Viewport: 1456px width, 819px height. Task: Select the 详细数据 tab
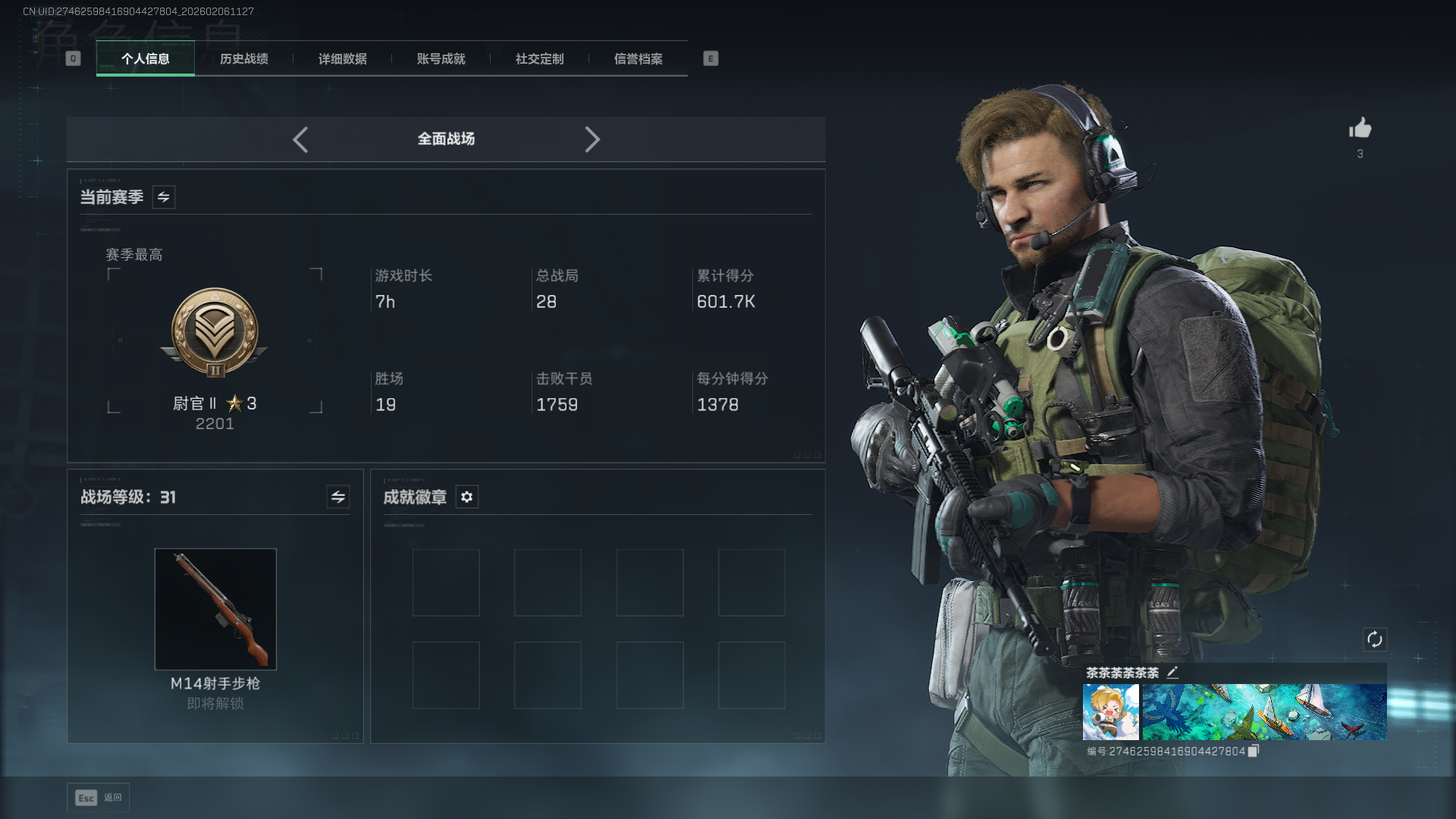point(342,59)
